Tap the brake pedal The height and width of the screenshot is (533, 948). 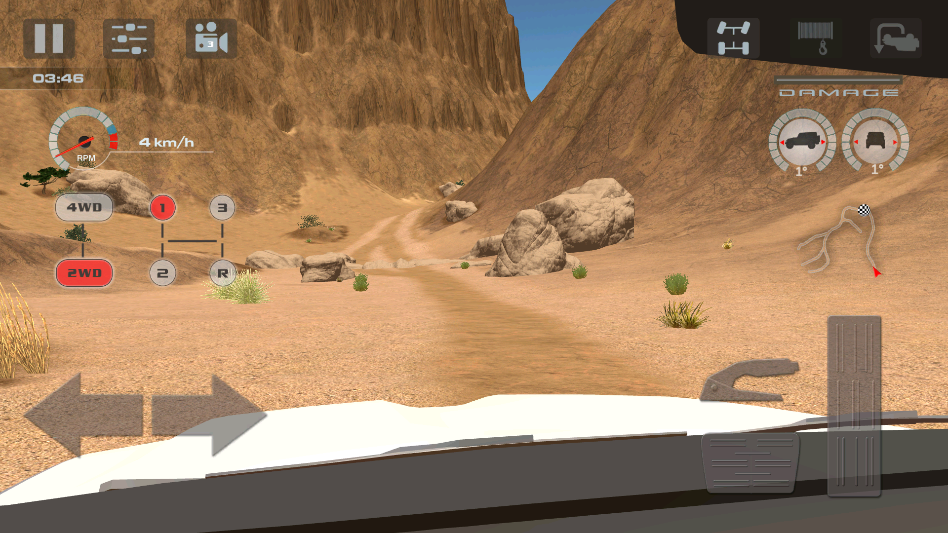click(x=752, y=462)
